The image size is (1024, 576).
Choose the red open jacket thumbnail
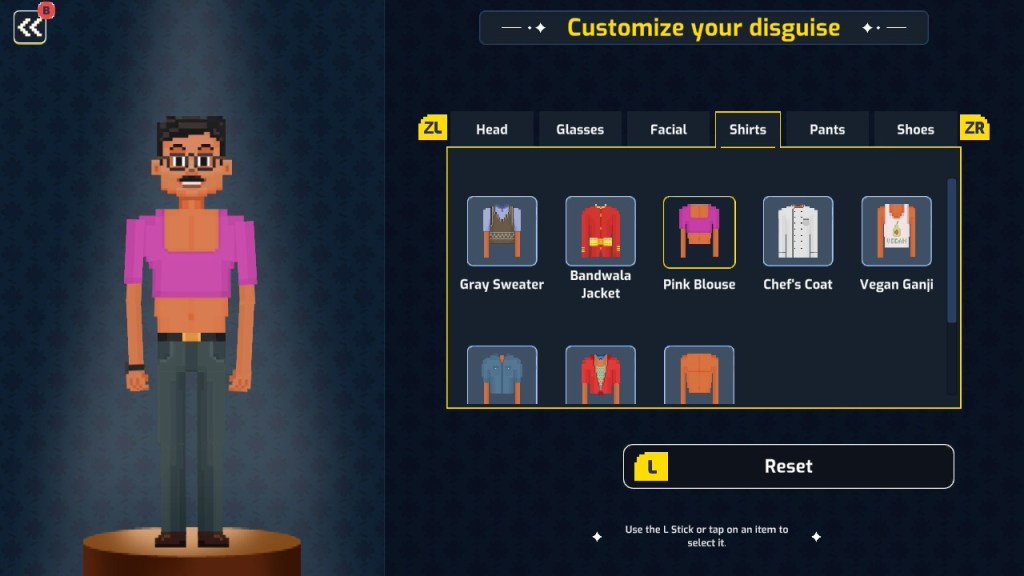pos(600,376)
